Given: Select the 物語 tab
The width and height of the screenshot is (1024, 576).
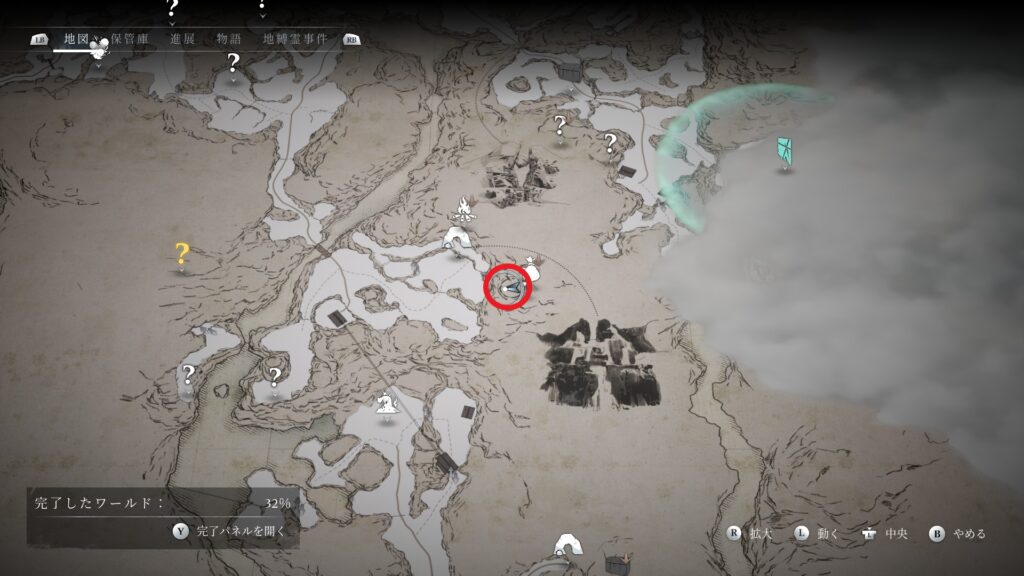Looking at the screenshot, I should [x=227, y=39].
